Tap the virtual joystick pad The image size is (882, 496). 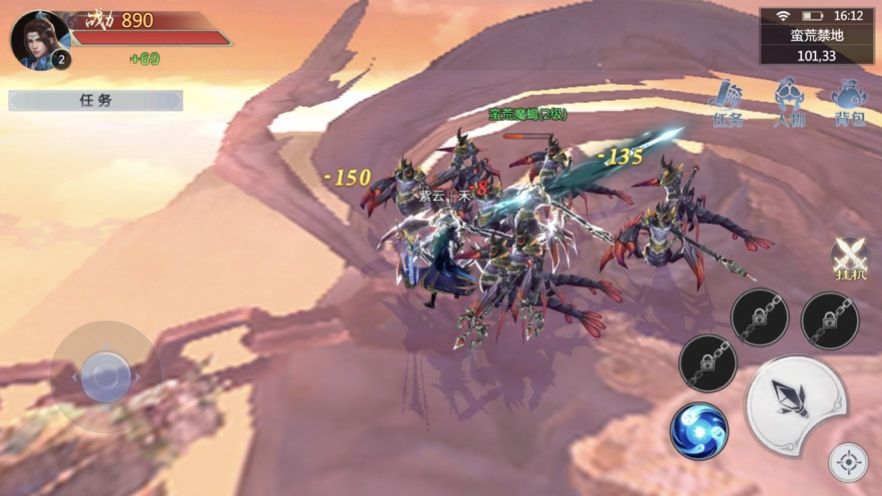click(x=105, y=377)
